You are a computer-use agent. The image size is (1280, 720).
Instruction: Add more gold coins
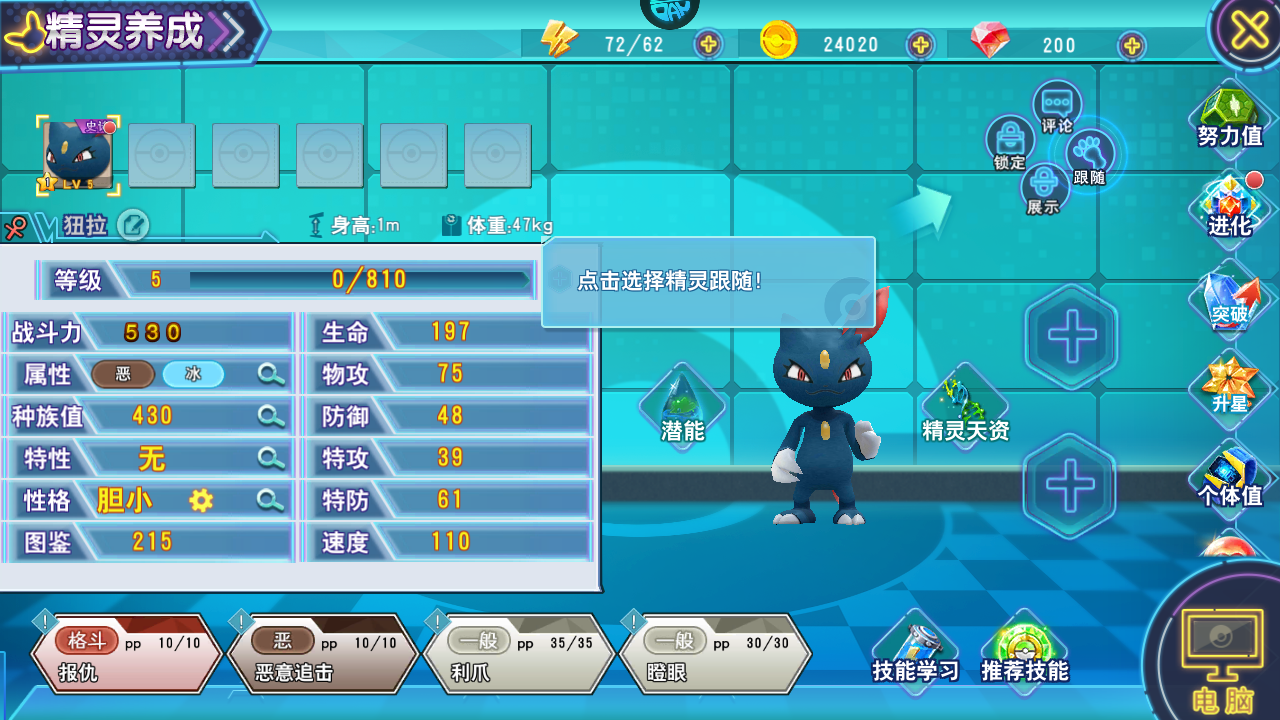920,44
